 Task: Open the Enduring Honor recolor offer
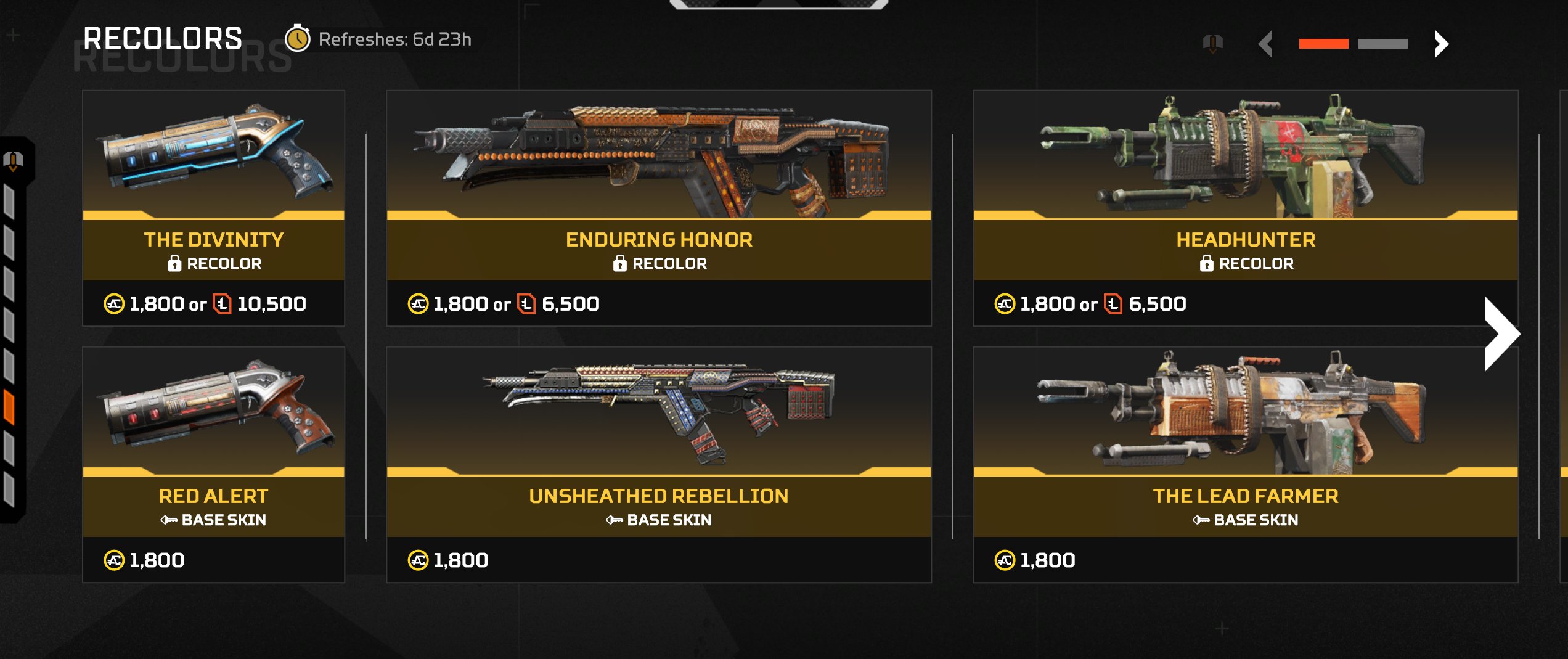coord(658,208)
